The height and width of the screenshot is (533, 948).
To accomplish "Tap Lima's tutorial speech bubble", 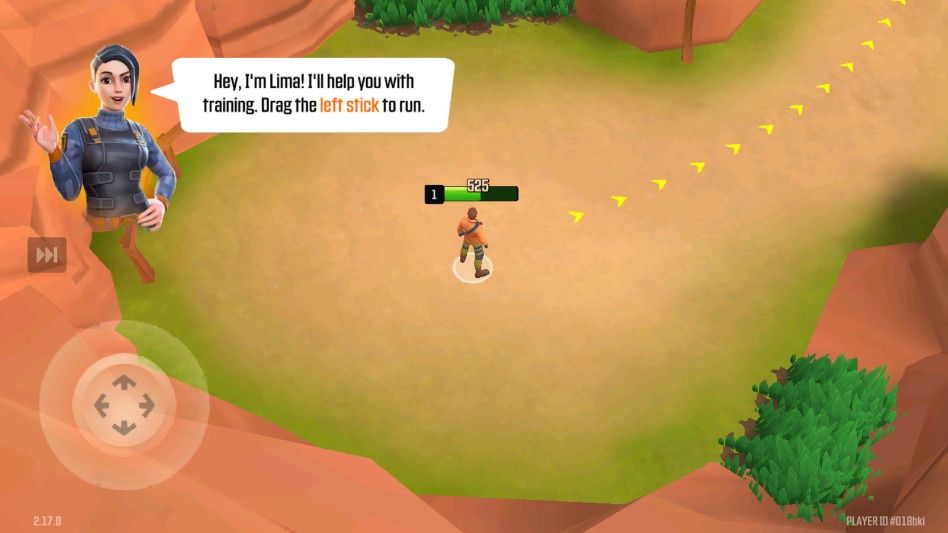I will point(314,95).
